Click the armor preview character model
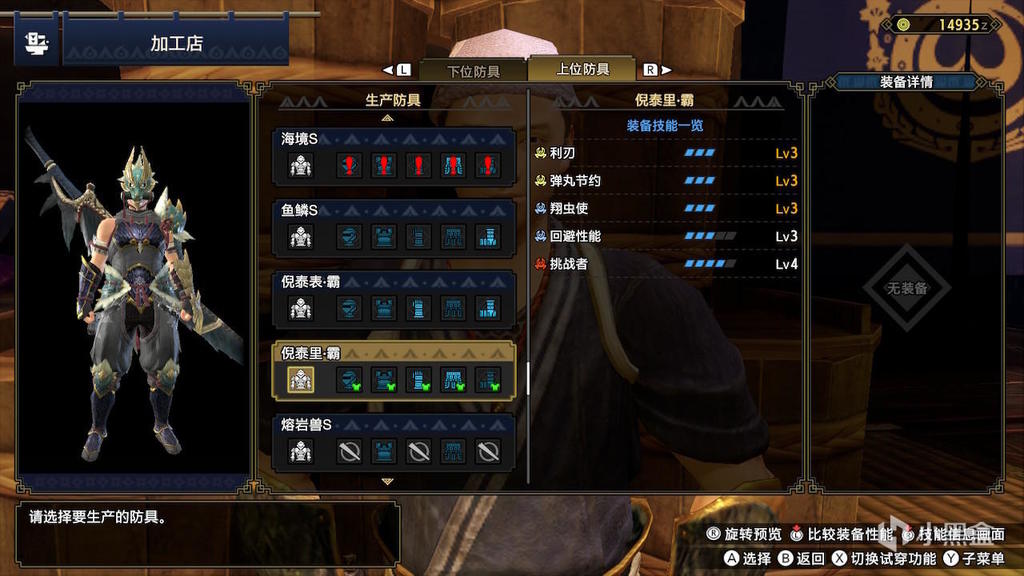The height and width of the screenshot is (576, 1024). pyautogui.click(x=135, y=300)
